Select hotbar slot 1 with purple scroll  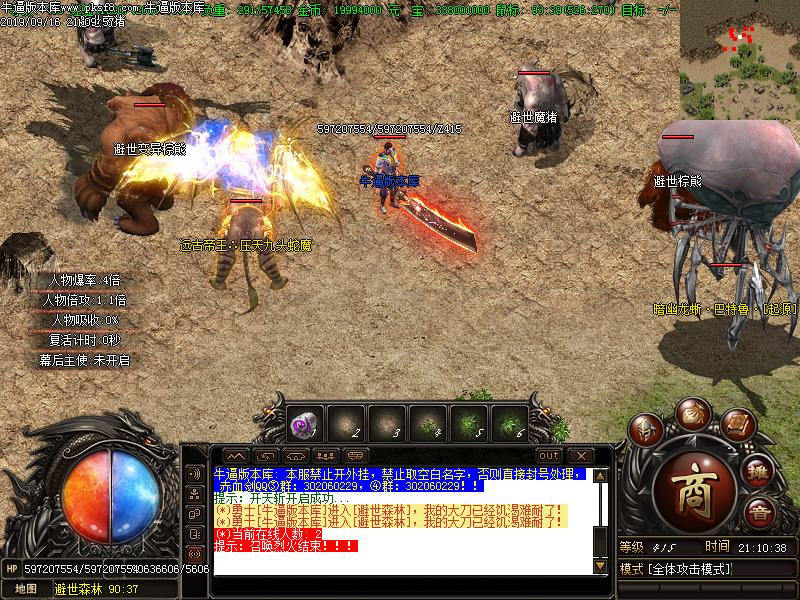point(303,423)
